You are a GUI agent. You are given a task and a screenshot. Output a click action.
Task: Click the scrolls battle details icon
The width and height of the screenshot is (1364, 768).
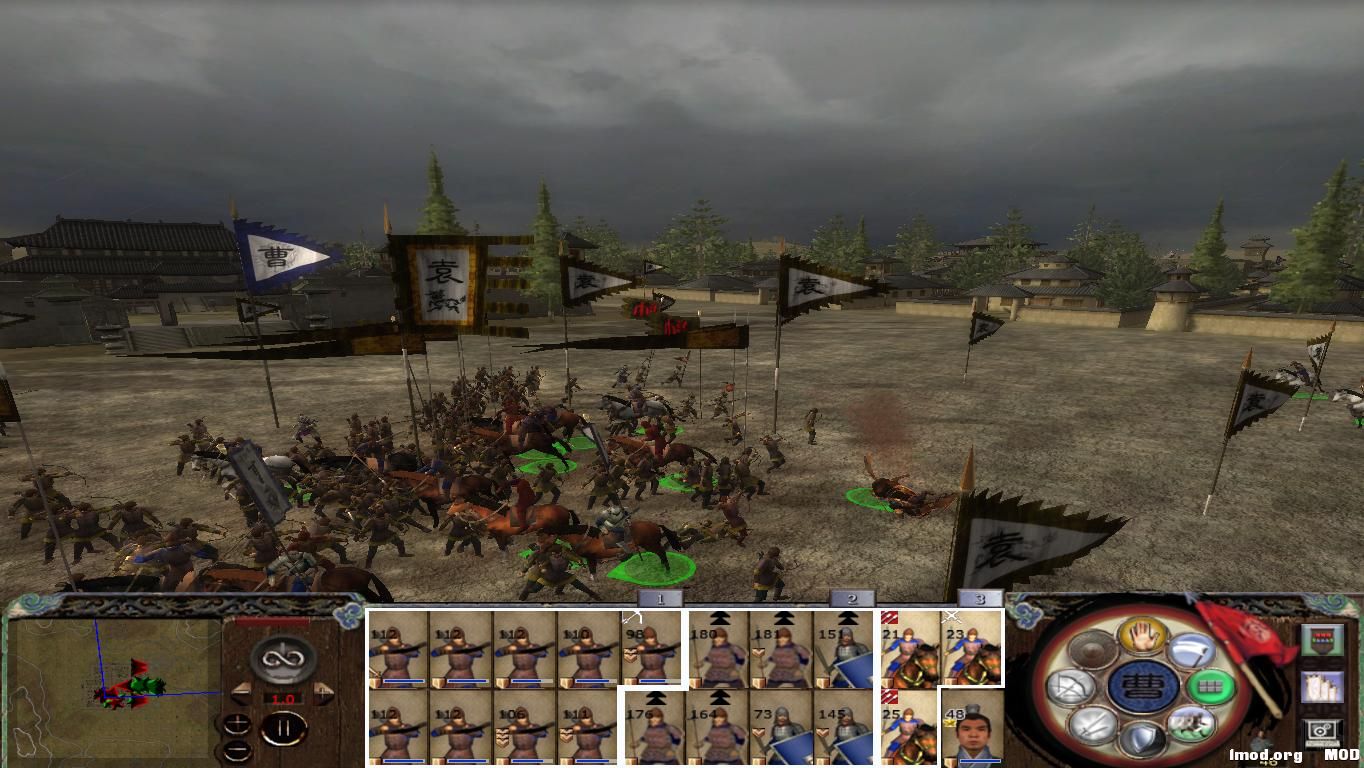pos(1323,686)
